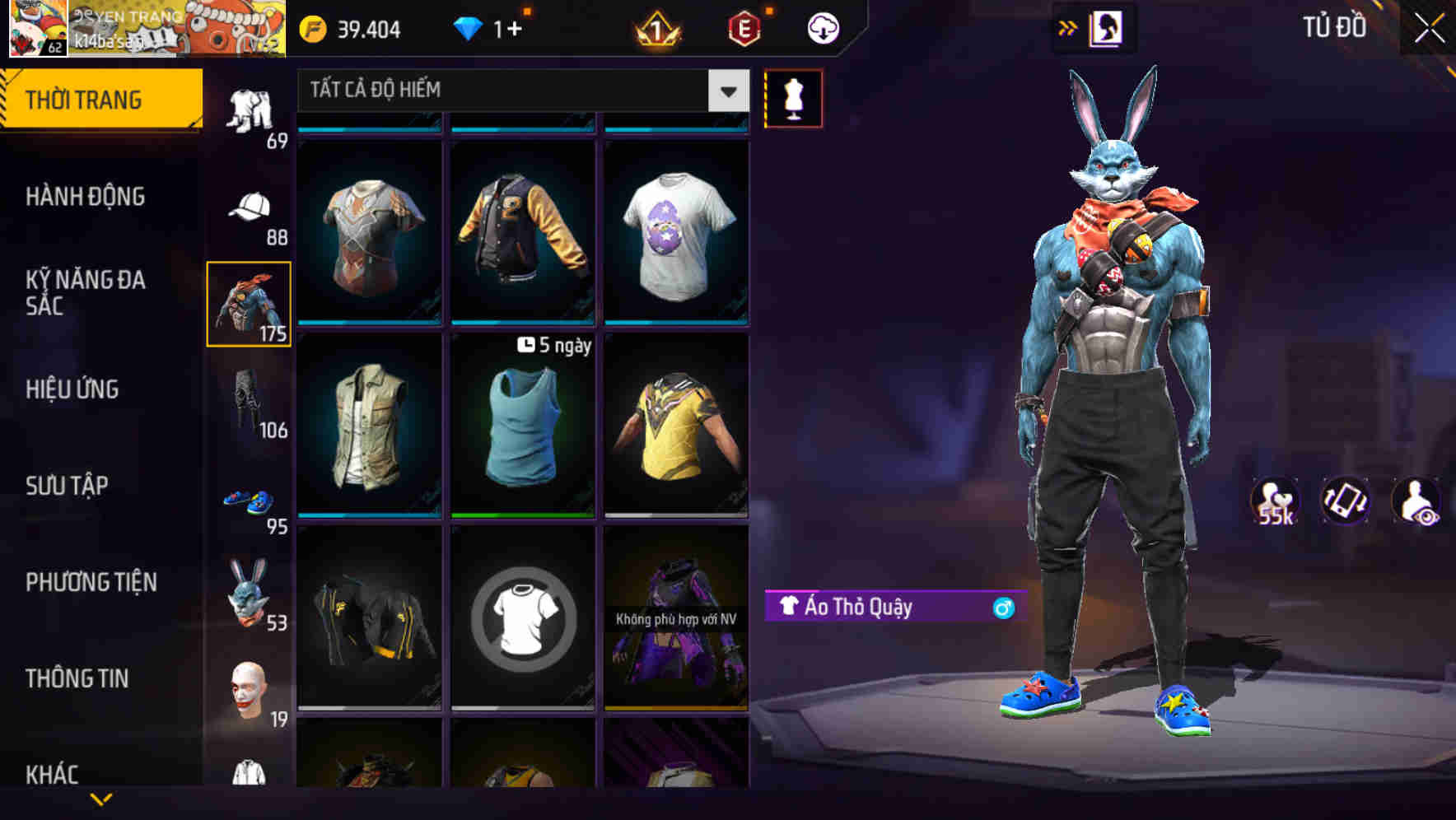
Task: Expand the chevron below KHÁC menu
Action: coord(100,800)
